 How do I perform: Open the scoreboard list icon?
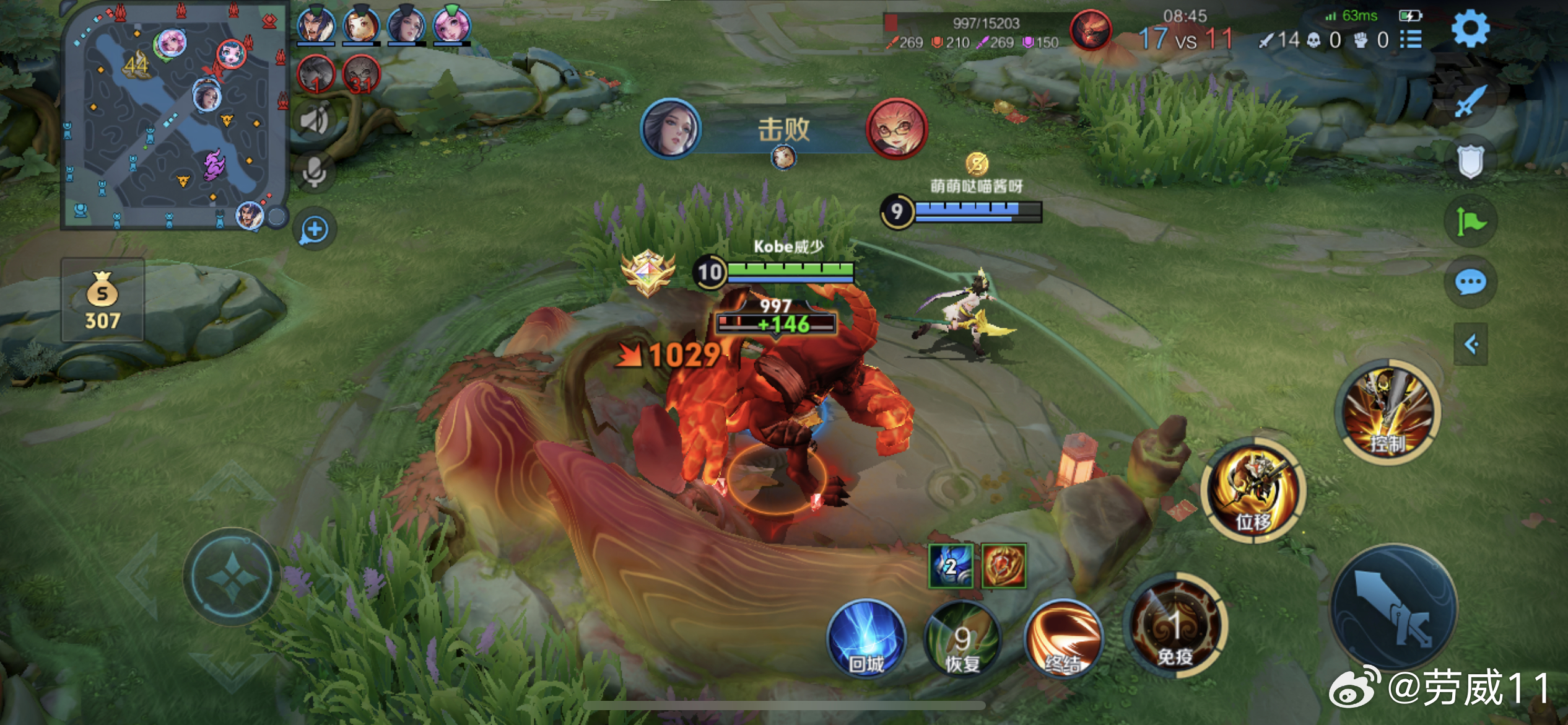pyautogui.click(x=1411, y=40)
